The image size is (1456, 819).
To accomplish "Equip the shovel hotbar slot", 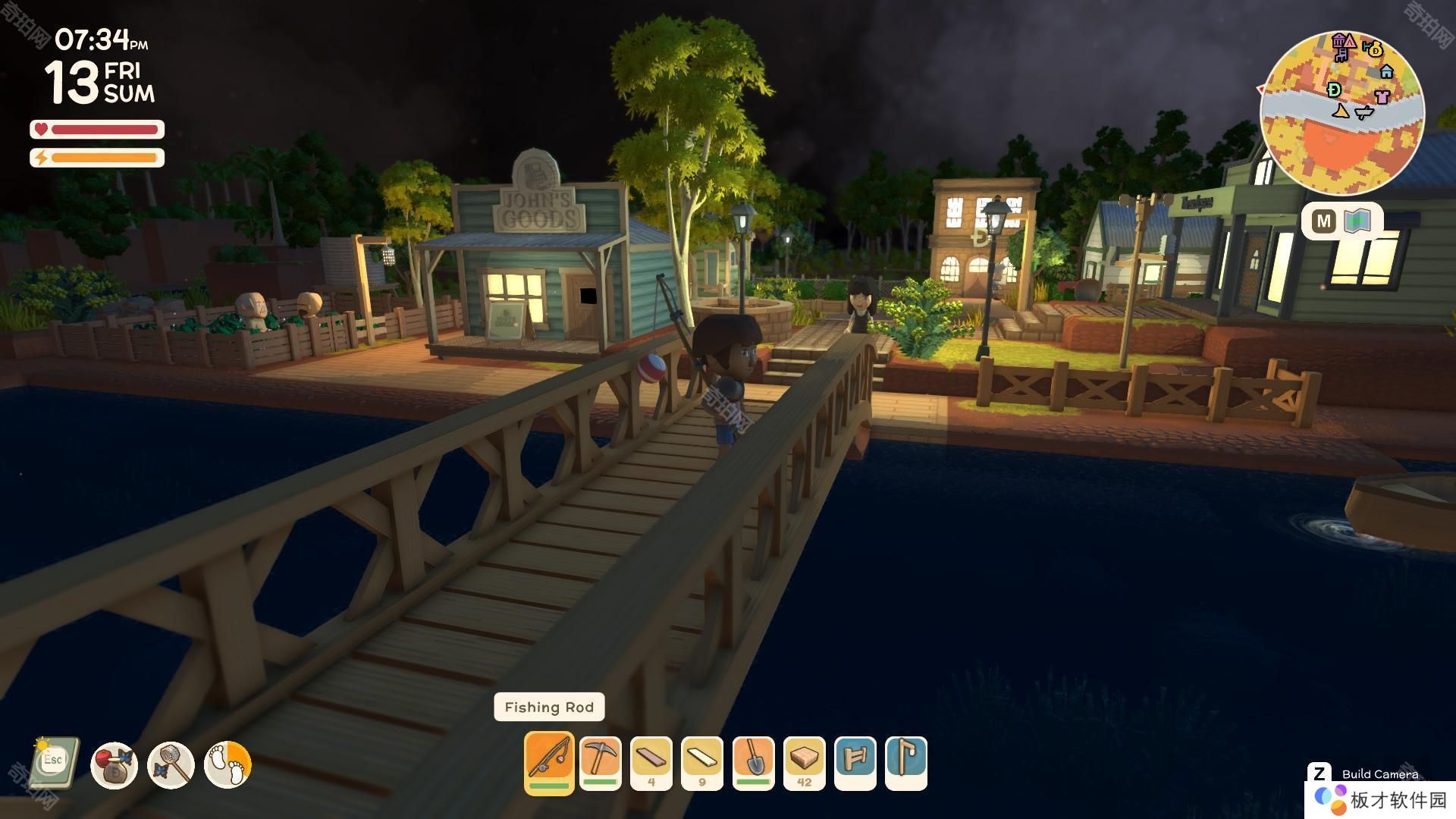I will click(x=754, y=763).
